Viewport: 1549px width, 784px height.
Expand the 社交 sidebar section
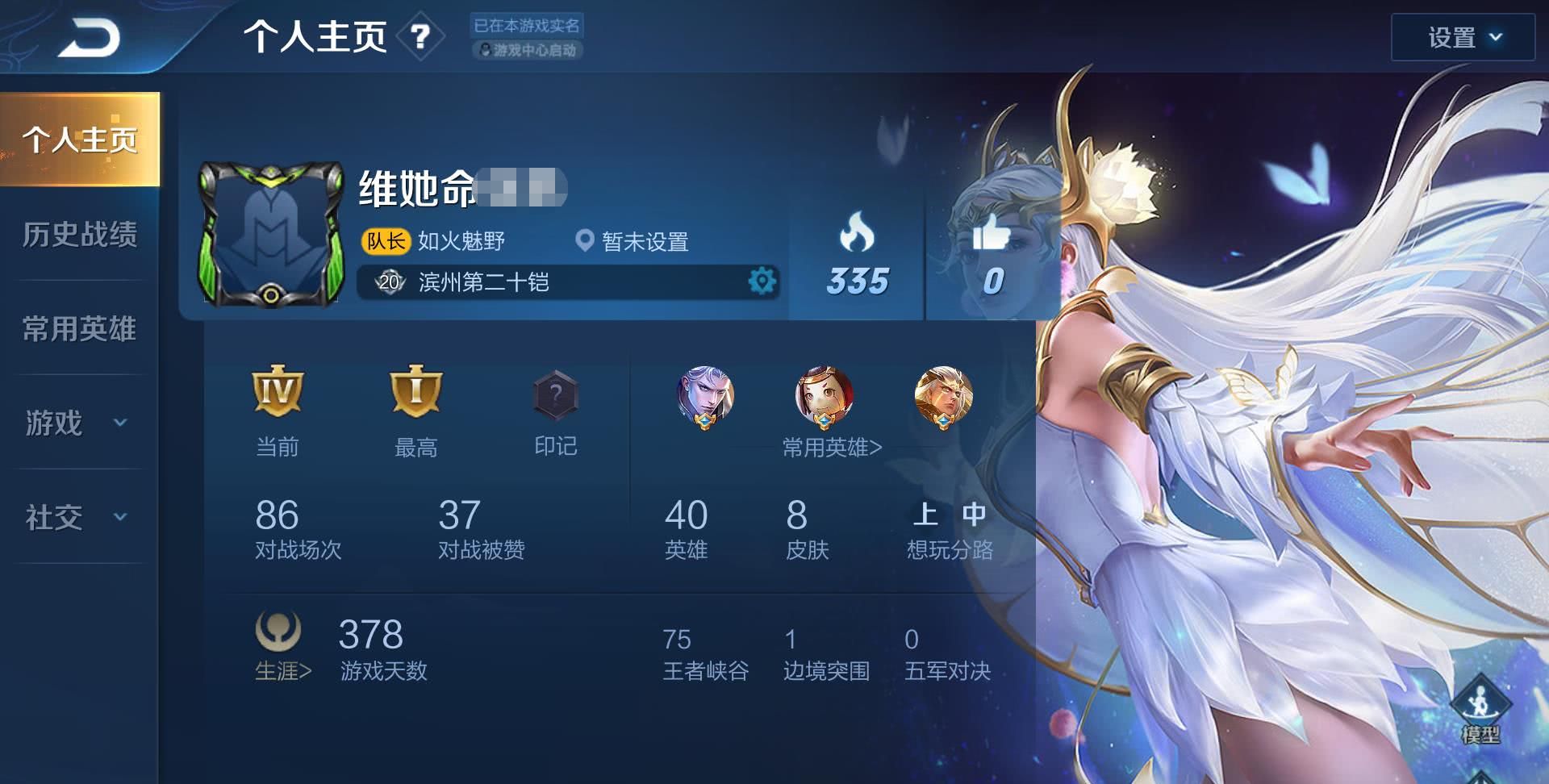78,519
